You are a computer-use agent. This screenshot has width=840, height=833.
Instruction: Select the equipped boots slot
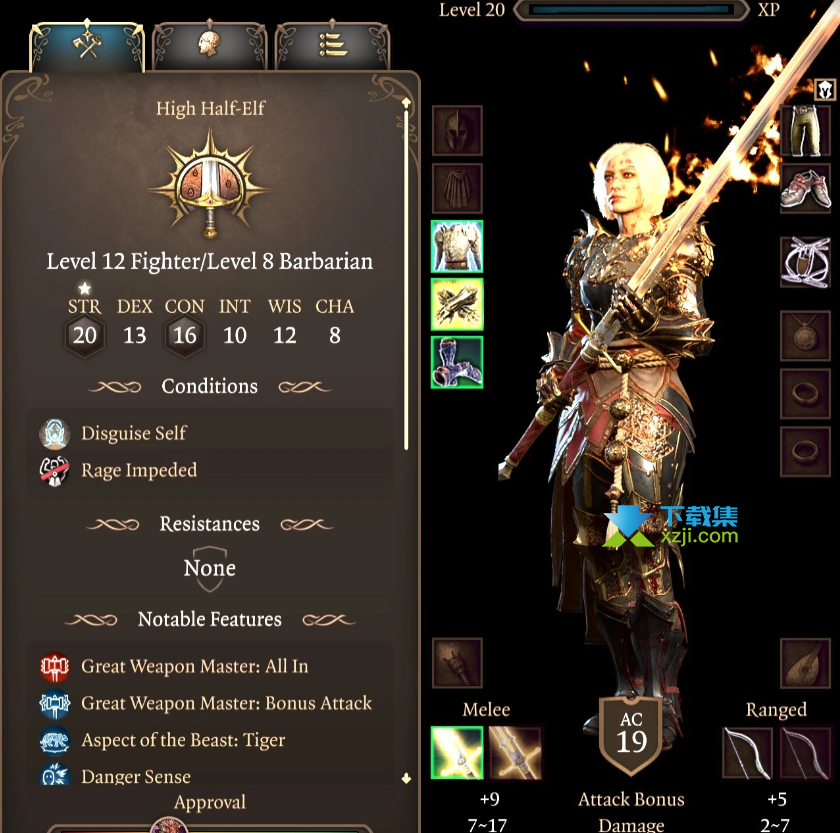(457, 362)
